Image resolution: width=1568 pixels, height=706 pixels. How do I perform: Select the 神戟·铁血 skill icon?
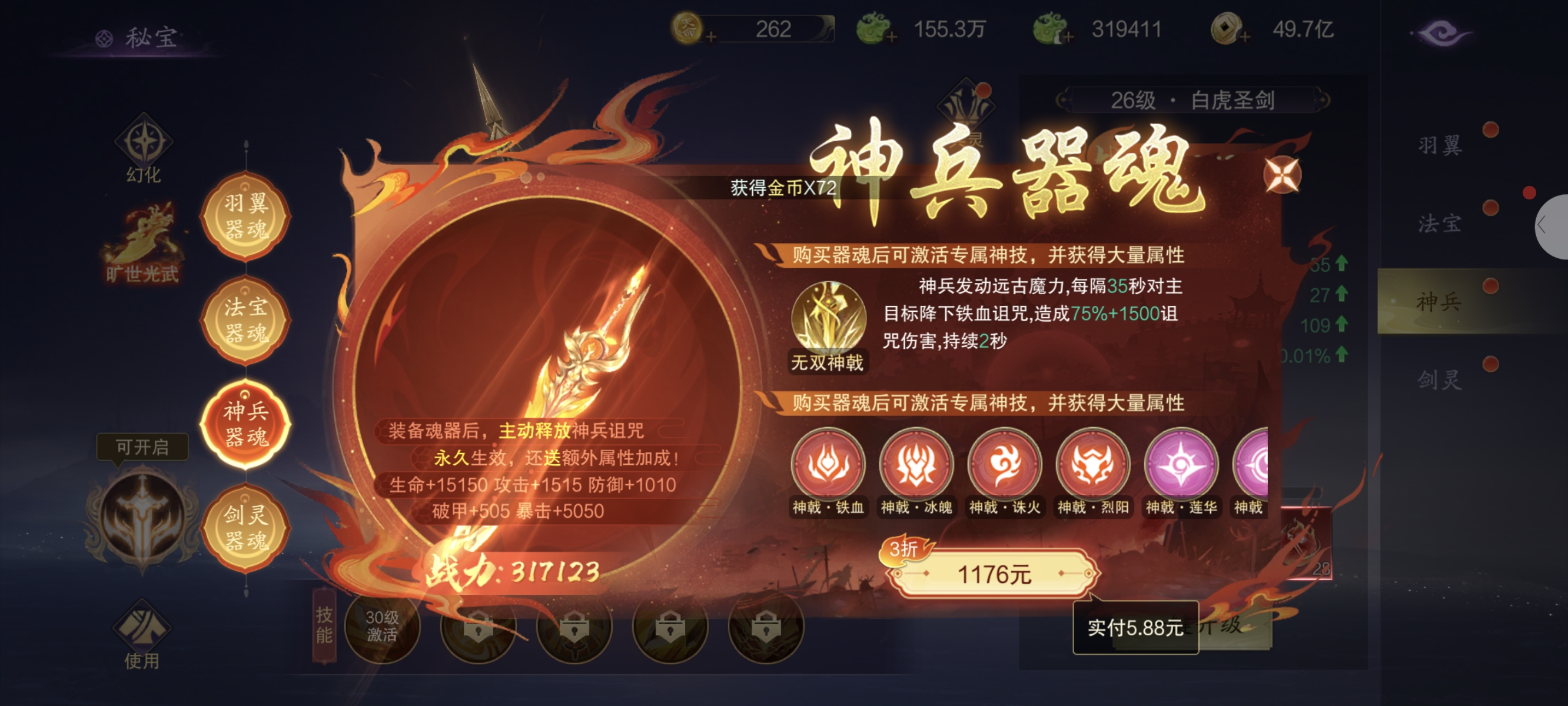tap(828, 465)
